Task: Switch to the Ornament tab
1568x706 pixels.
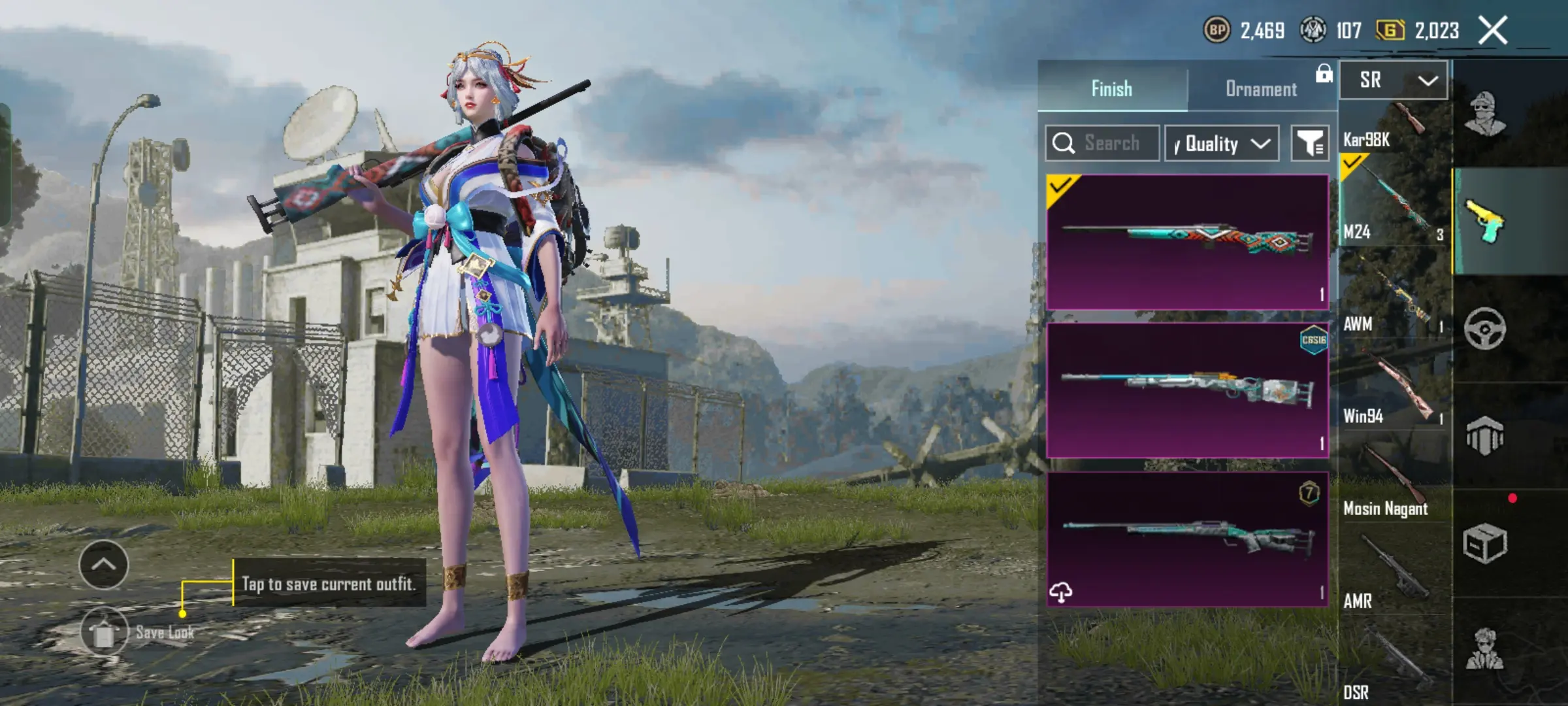Action: [x=1261, y=89]
